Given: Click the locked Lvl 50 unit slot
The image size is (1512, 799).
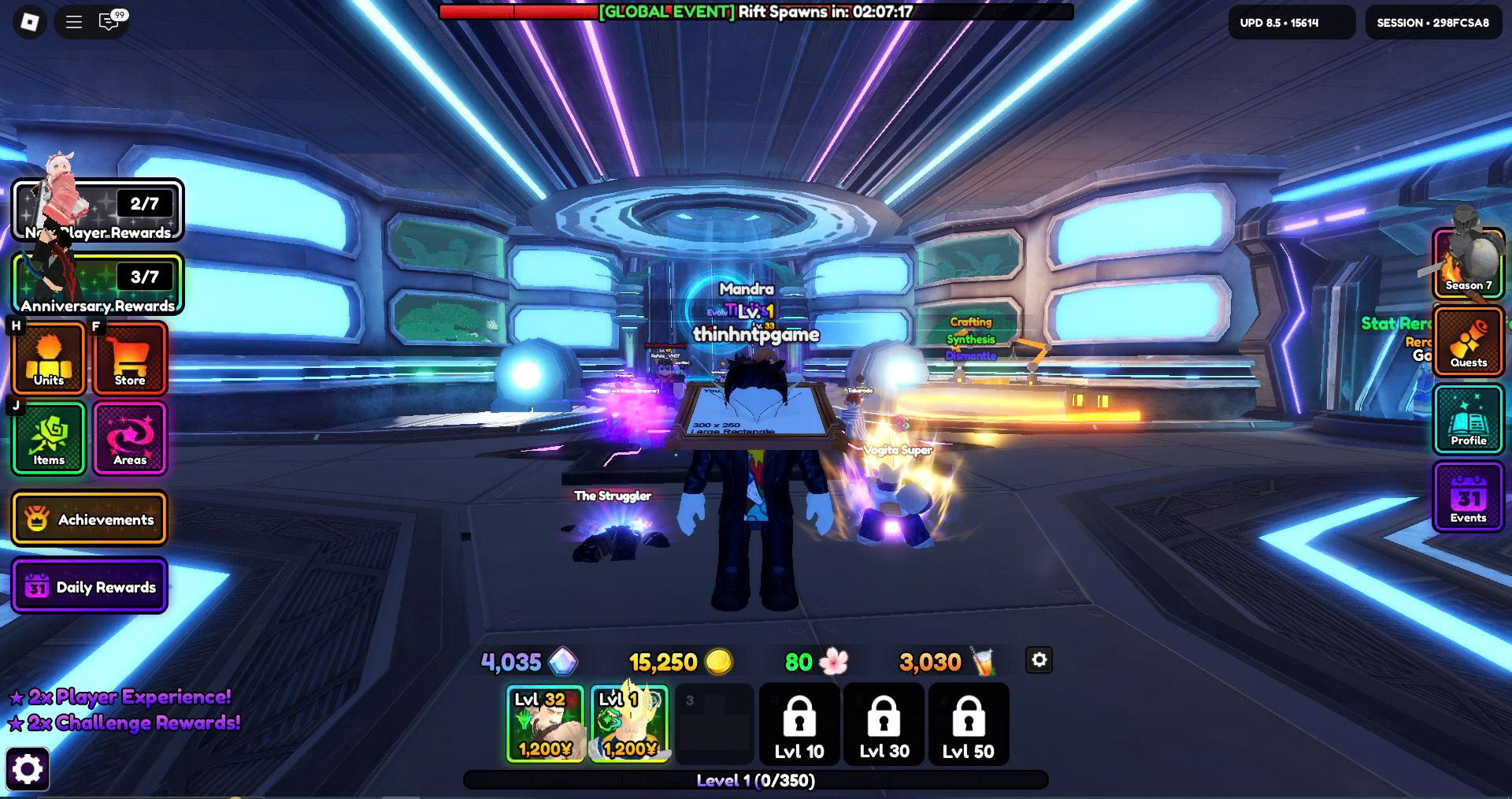Looking at the screenshot, I should click(x=969, y=723).
